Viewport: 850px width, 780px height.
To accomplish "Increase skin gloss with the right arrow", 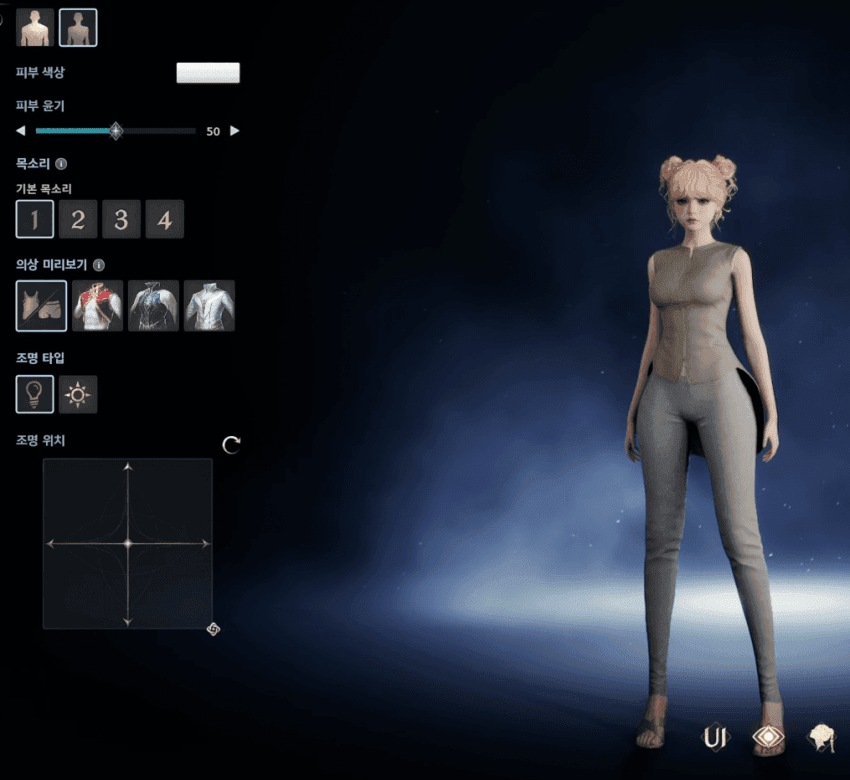I will 235,131.
